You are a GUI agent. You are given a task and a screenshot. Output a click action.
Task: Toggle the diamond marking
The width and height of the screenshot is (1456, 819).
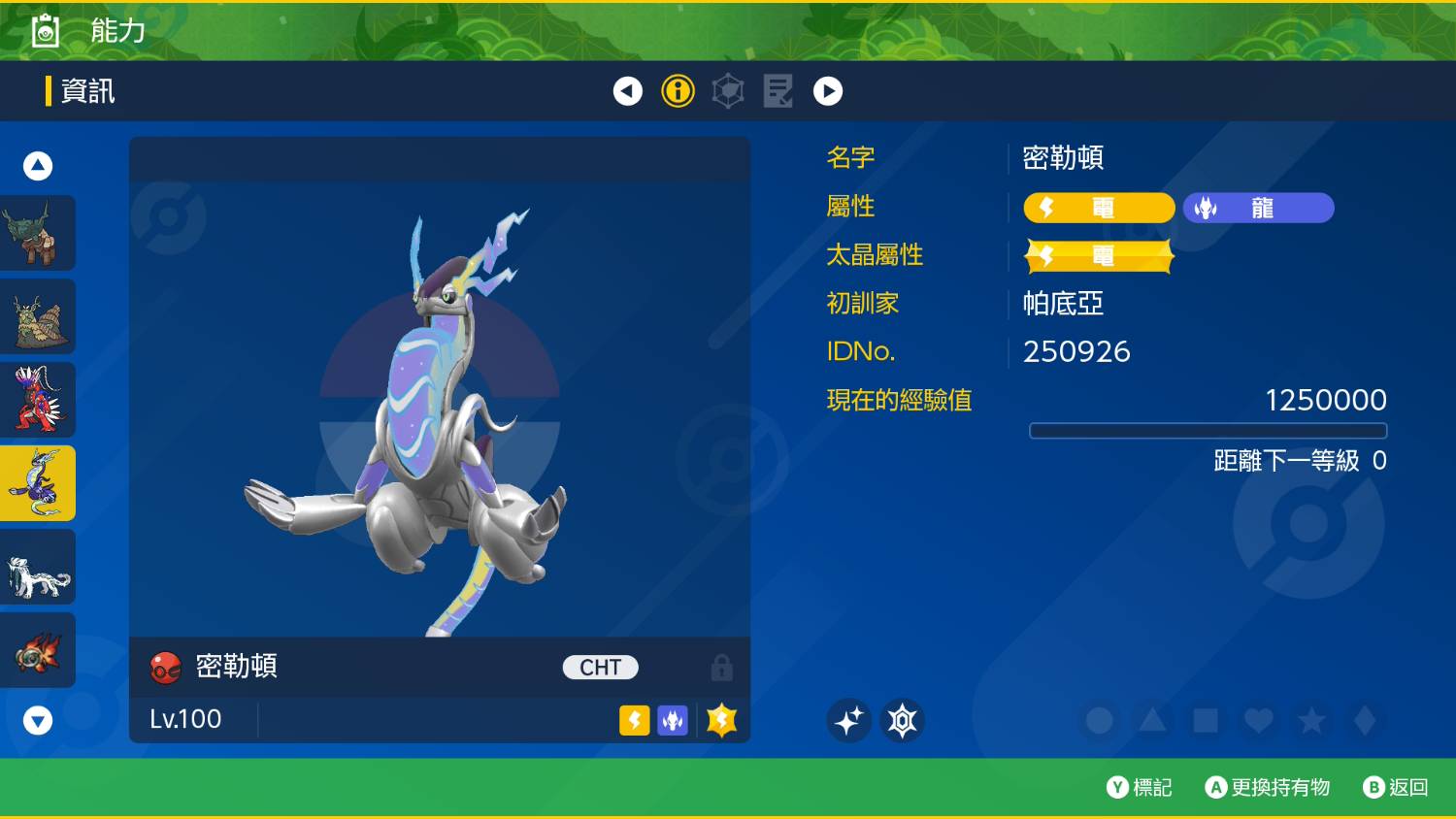point(1365,720)
